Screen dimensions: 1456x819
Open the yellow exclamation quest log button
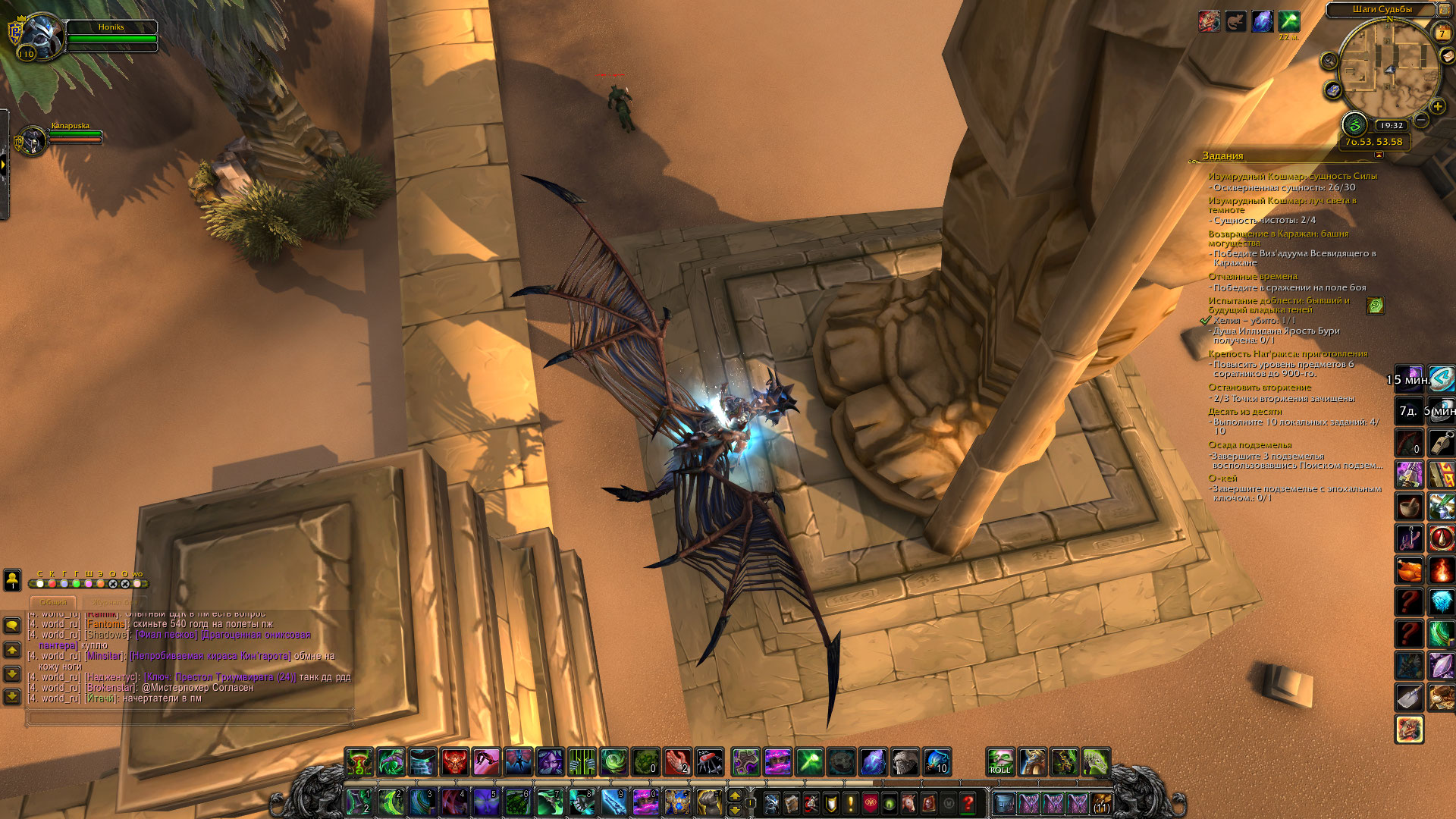coord(850,802)
